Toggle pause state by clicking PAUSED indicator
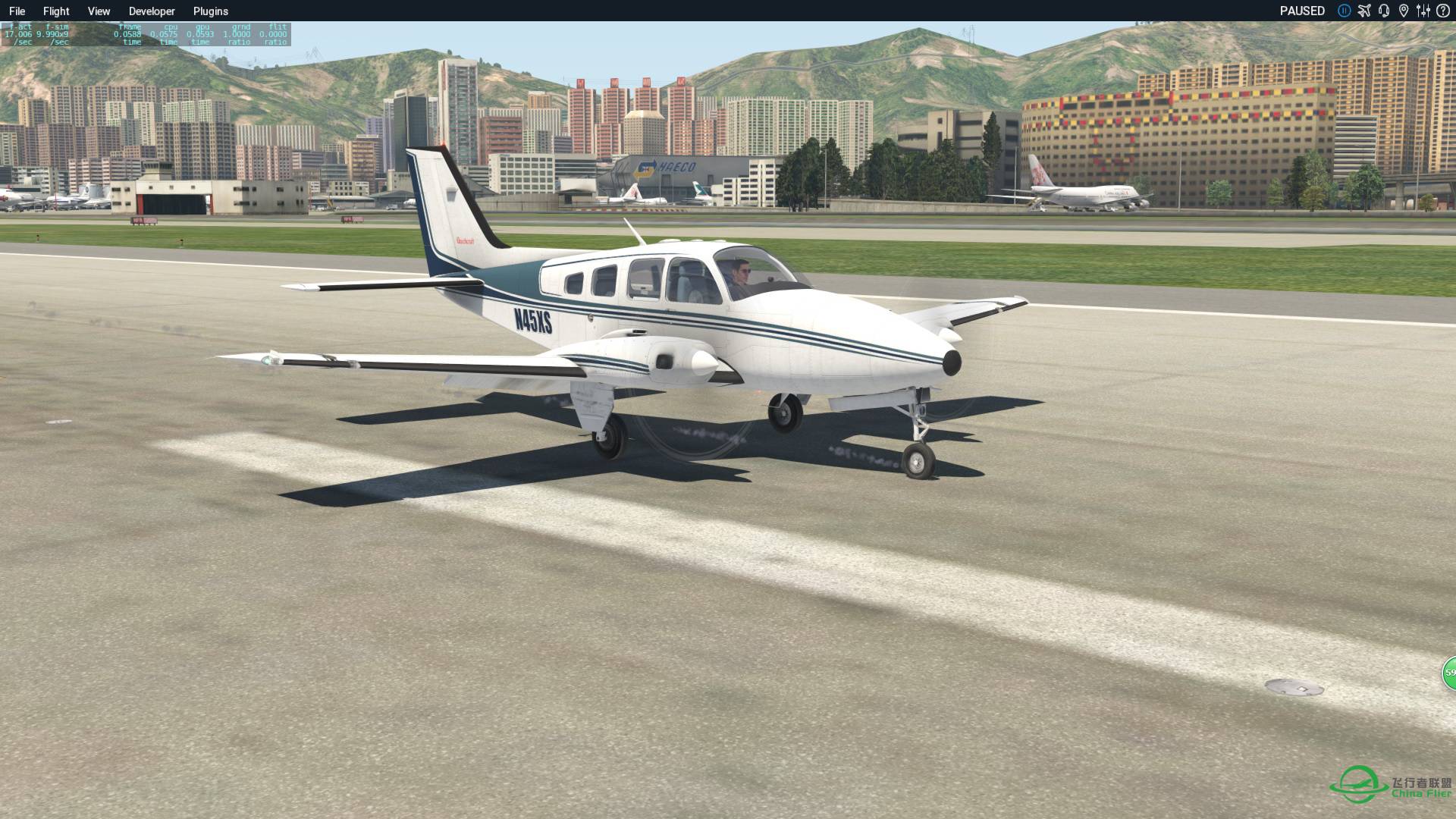The width and height of the screenshot is (1456, 819). tap(1302, 11)
